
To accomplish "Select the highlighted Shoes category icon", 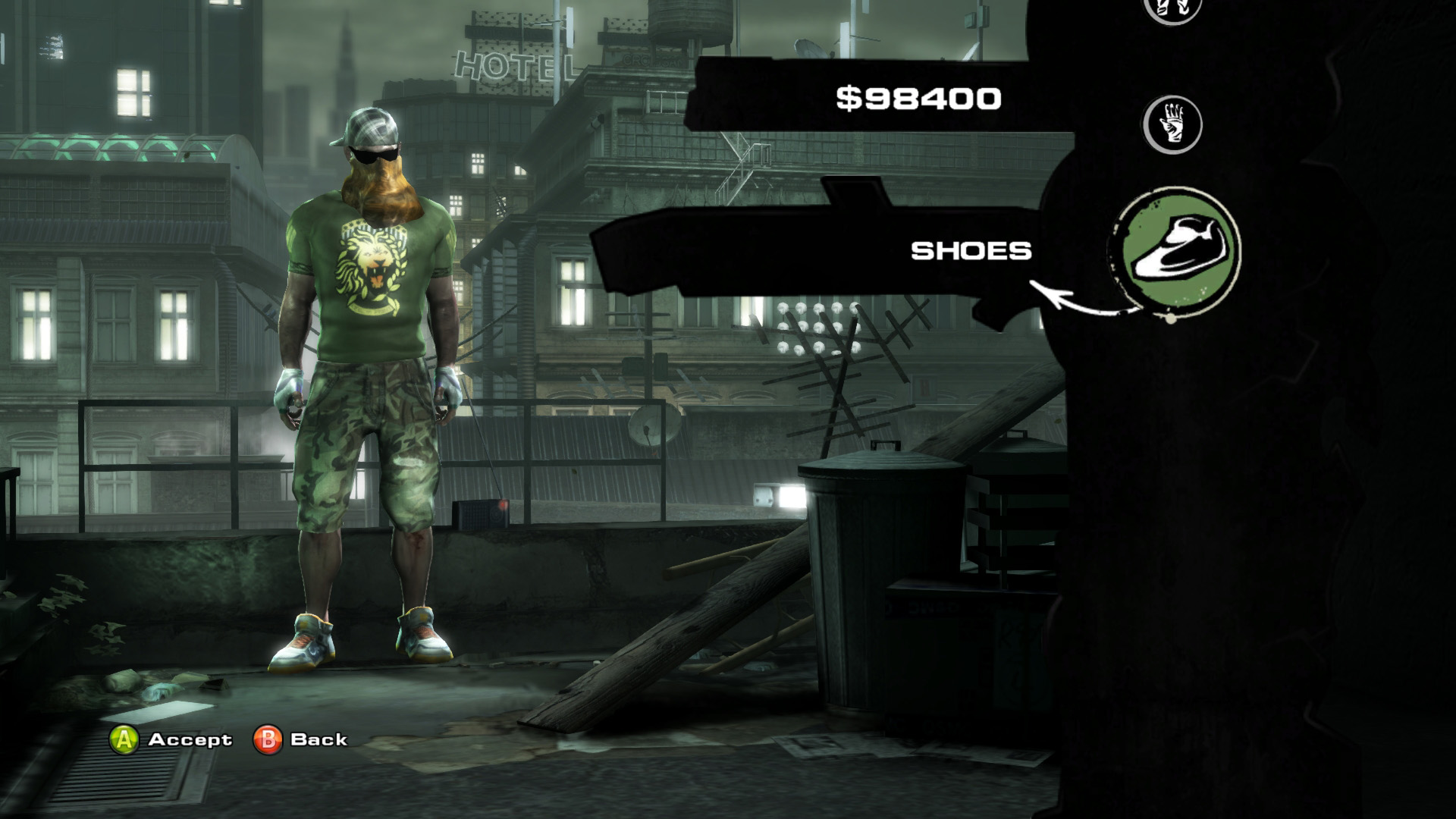I will pos(1174,250).
